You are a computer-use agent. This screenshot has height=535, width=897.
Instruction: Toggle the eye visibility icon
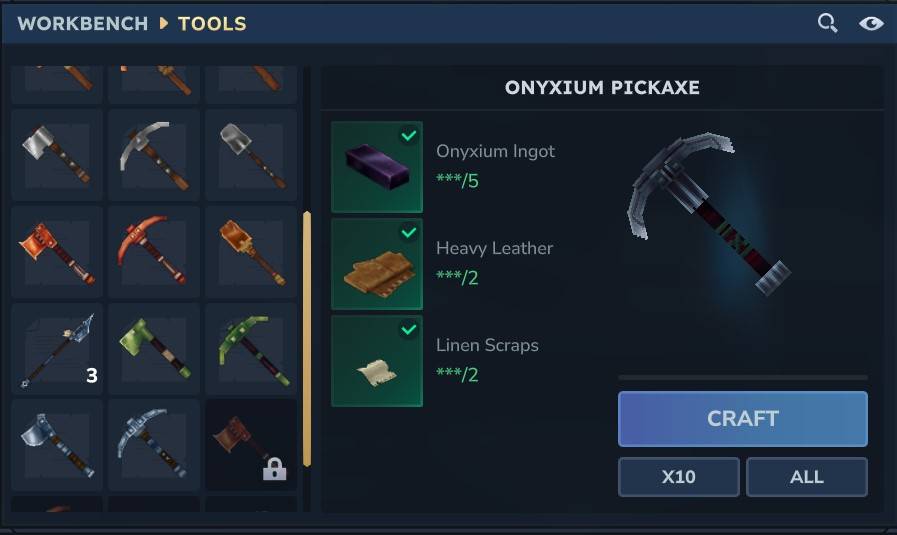(871, 23)
